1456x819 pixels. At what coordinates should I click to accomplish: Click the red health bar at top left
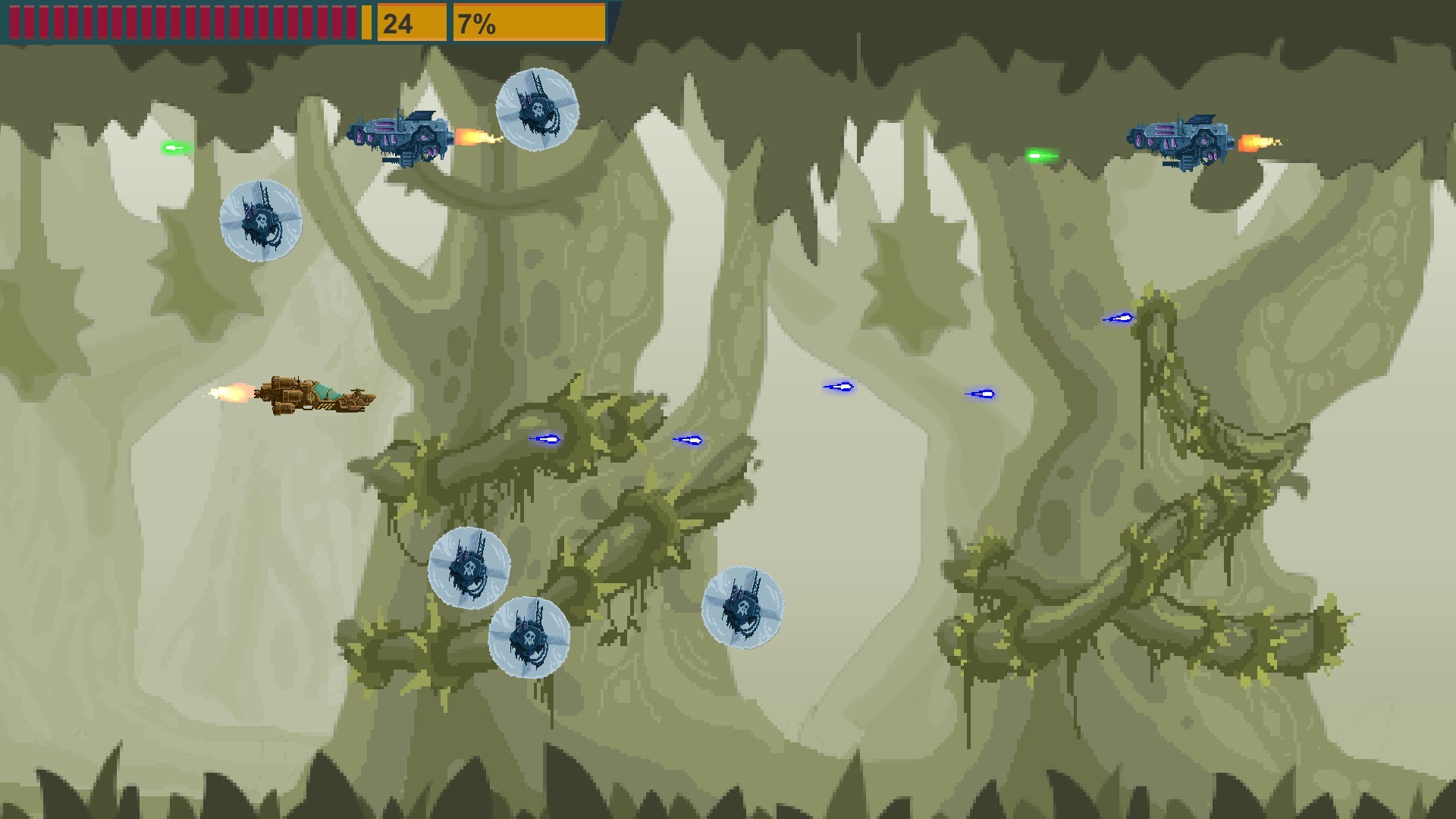tap(182, 21)
